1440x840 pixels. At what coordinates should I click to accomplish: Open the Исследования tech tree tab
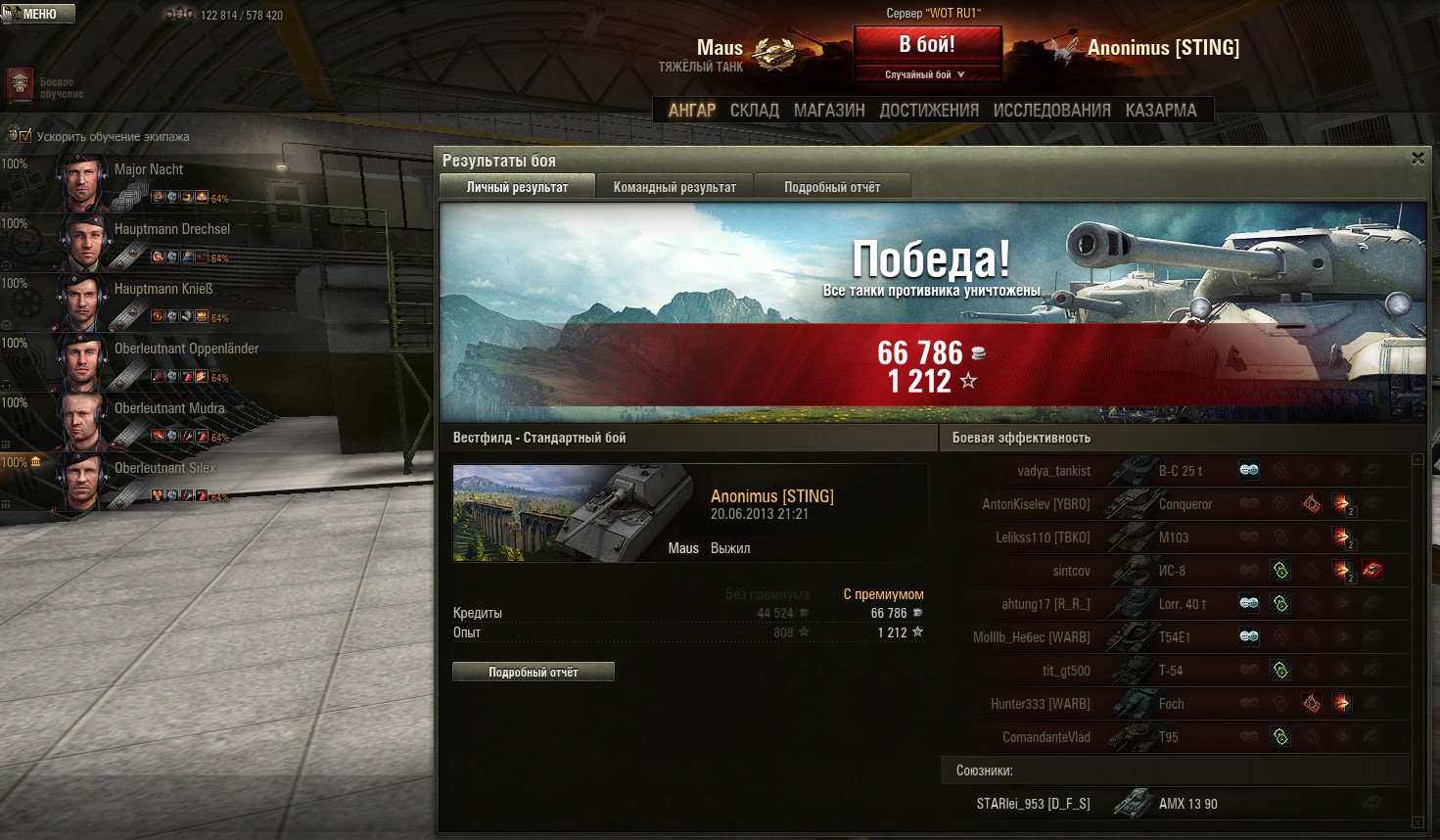[x=1051, y=111]
